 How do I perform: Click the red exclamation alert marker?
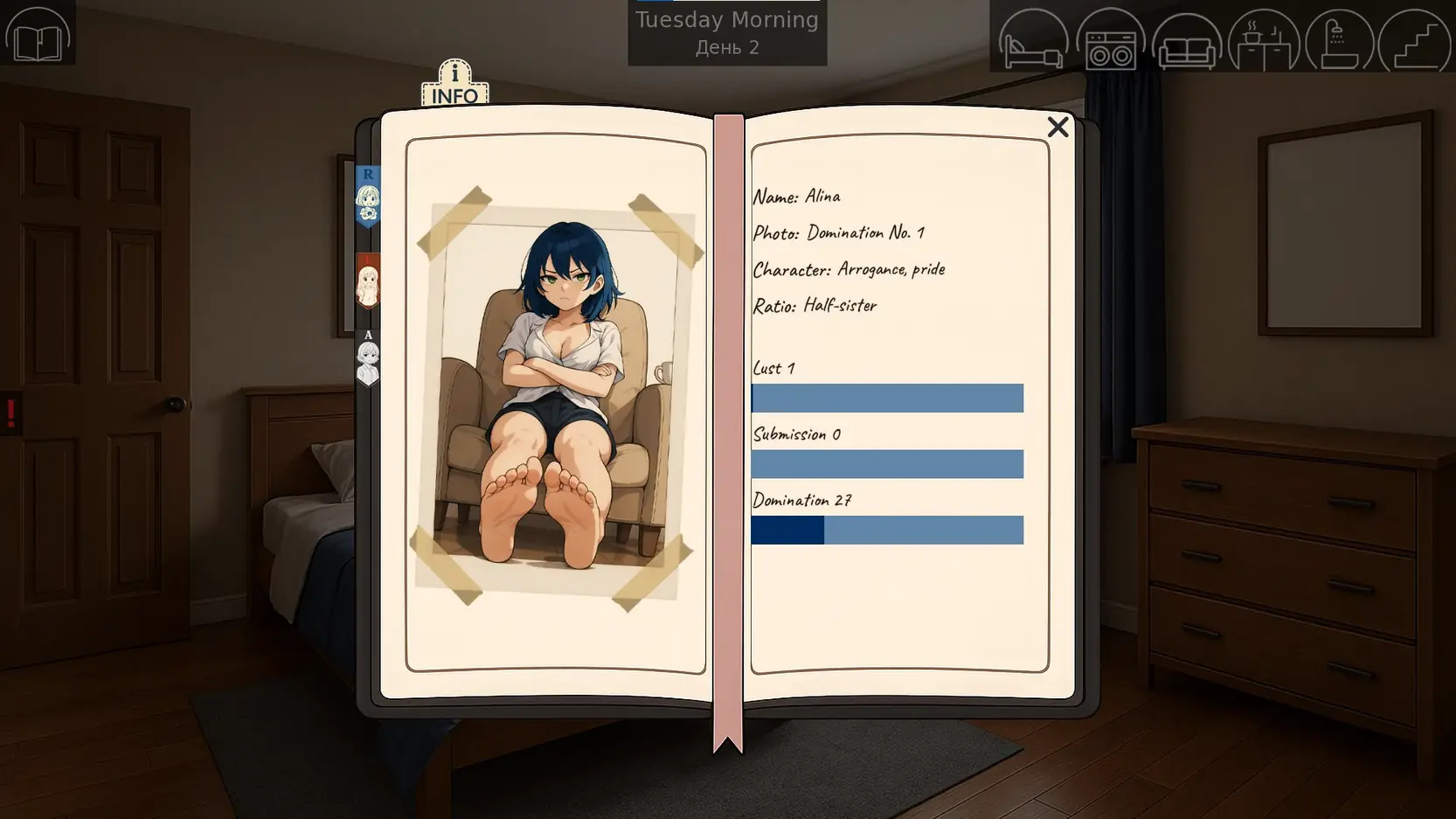pyautogui.click(x=11, y=413)
